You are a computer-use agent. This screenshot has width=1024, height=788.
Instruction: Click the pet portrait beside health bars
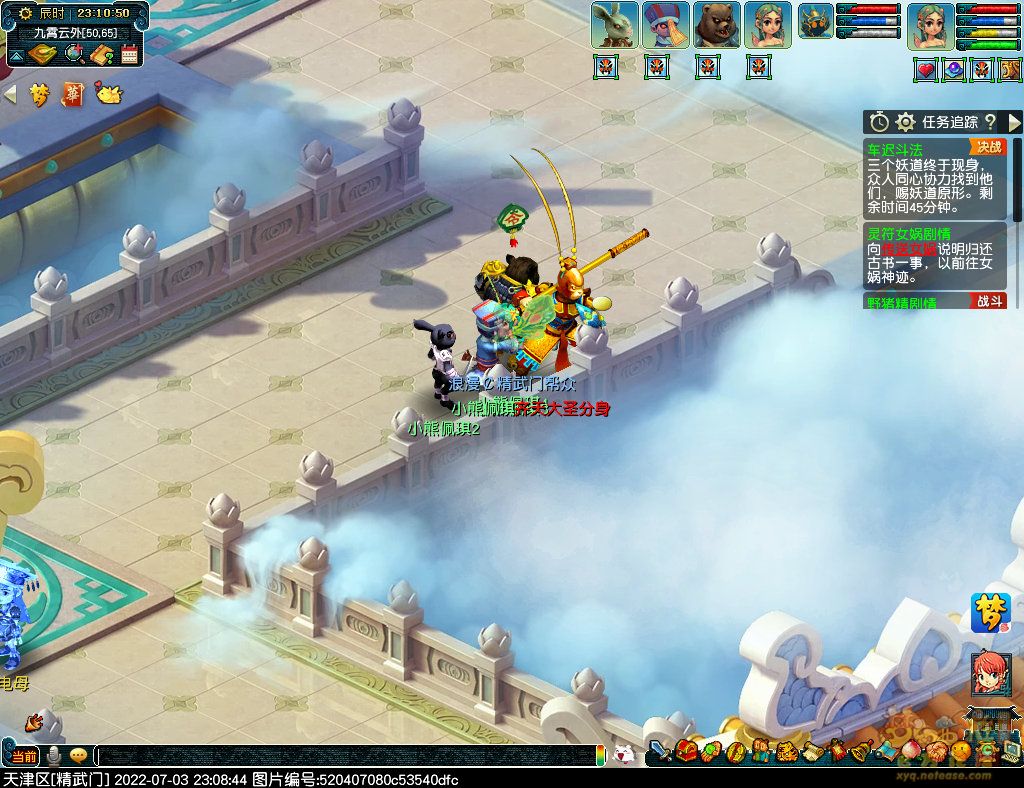(816, 21)
